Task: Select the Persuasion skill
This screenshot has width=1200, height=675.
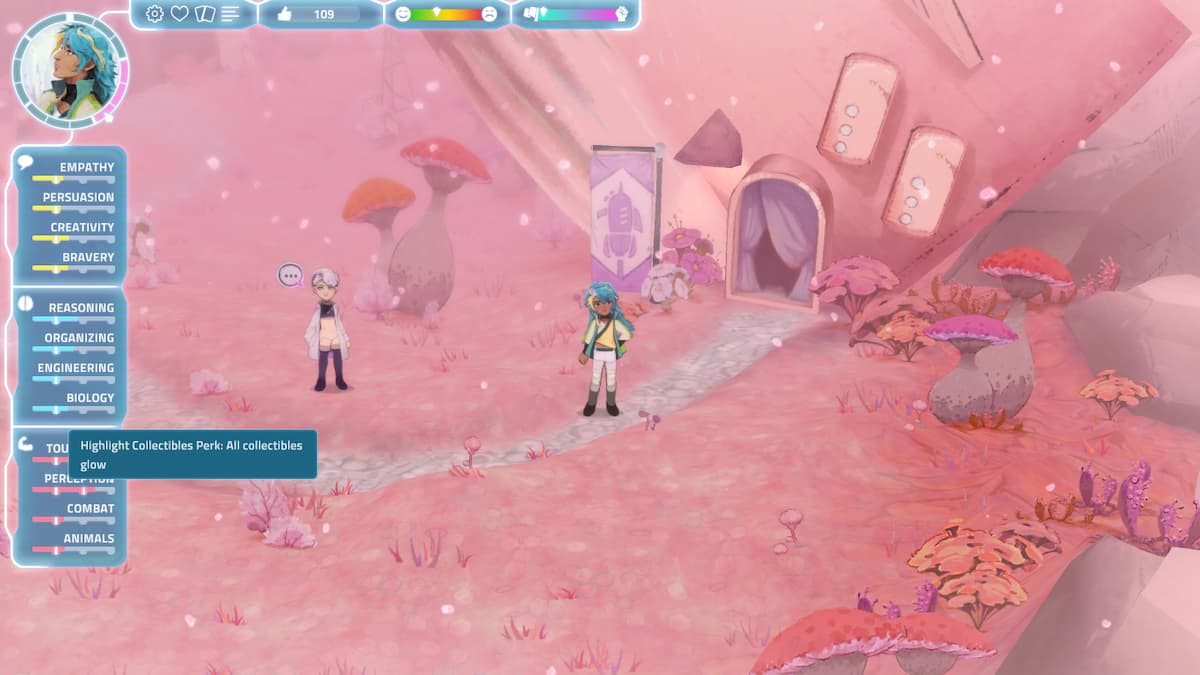Action: click(78, 197)
